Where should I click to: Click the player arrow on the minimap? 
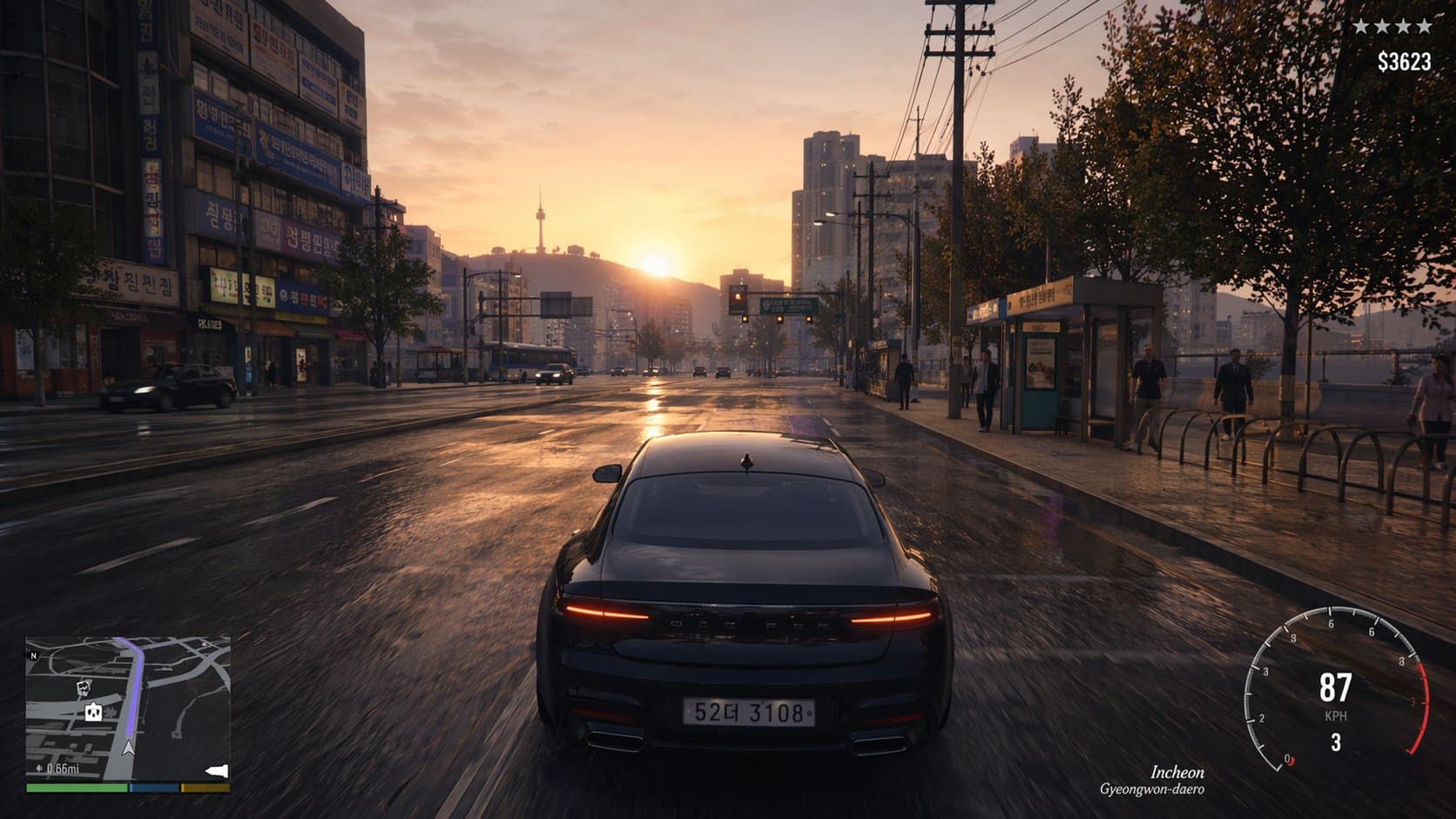point(129,749)
